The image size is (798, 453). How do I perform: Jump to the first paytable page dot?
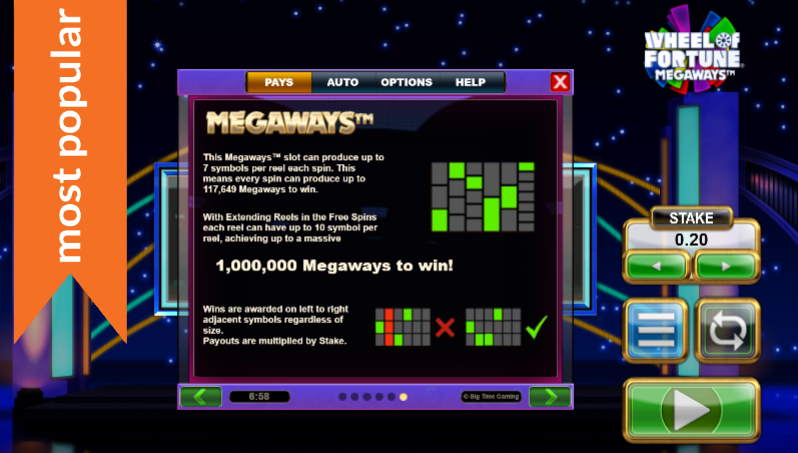point(342,397)
